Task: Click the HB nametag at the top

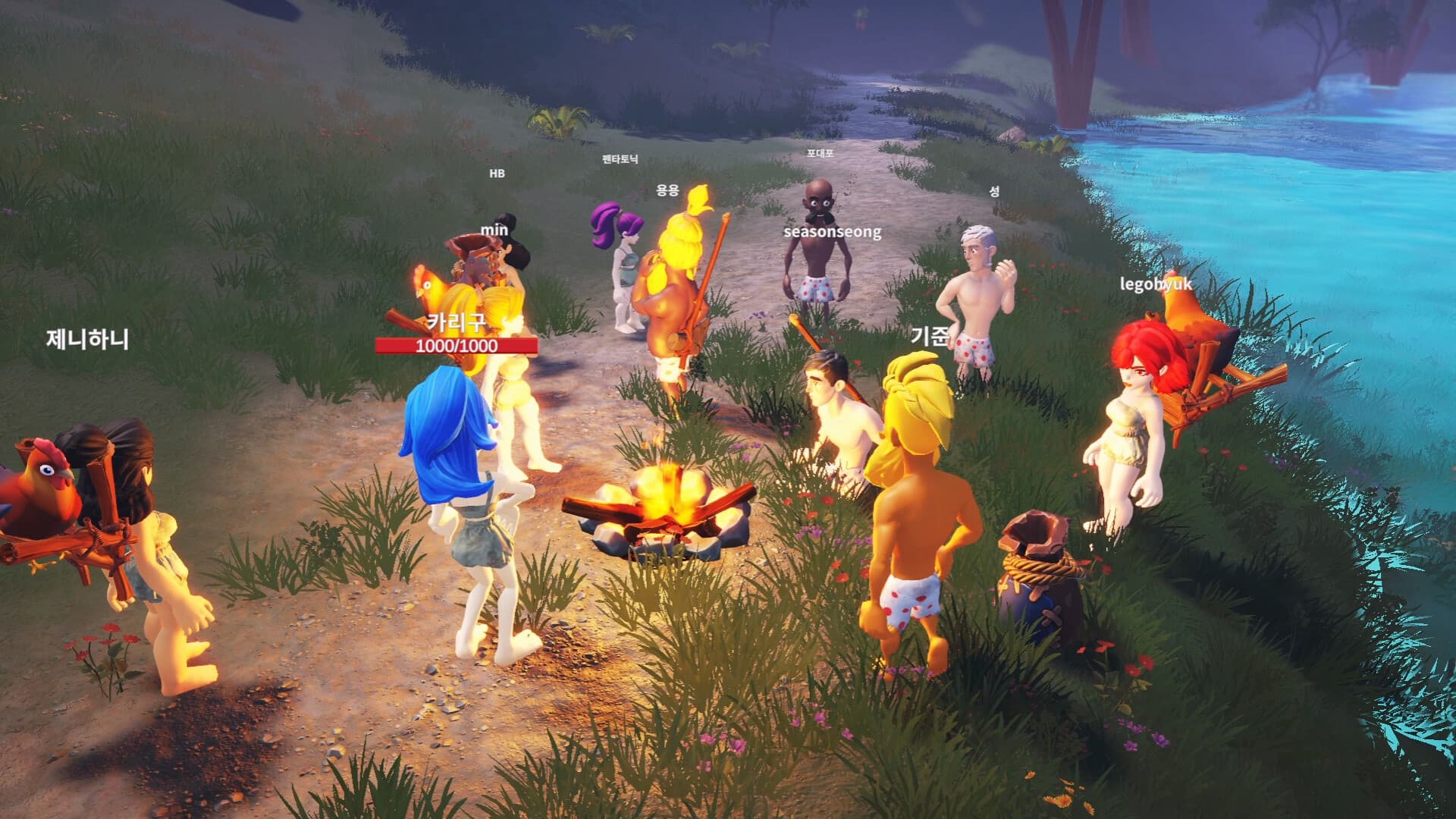Action: tap(499, 174)
